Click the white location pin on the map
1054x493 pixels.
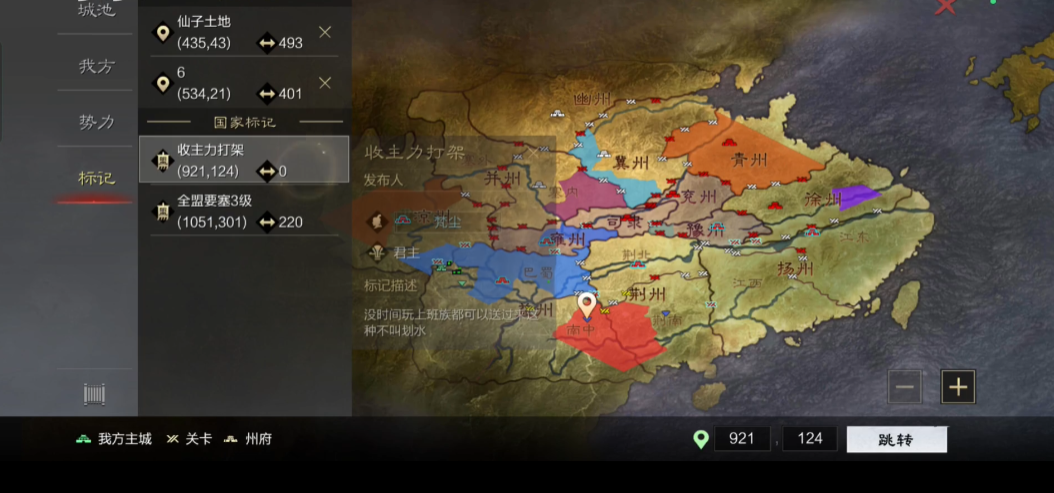(587, 305)
